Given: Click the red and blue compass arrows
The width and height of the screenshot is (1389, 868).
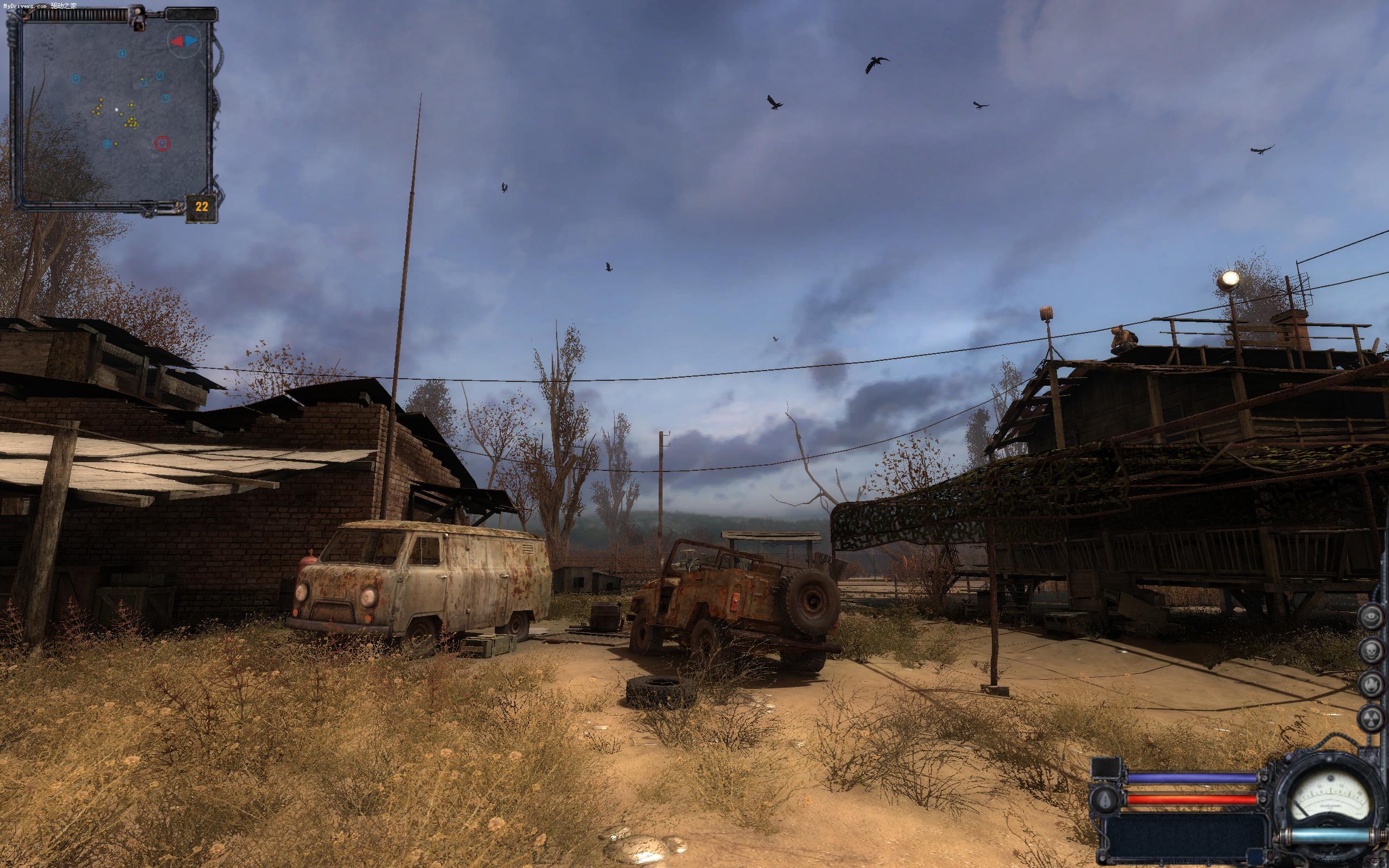Looking at the screenshot, I should pyautogui.click(x=184, y=41).
